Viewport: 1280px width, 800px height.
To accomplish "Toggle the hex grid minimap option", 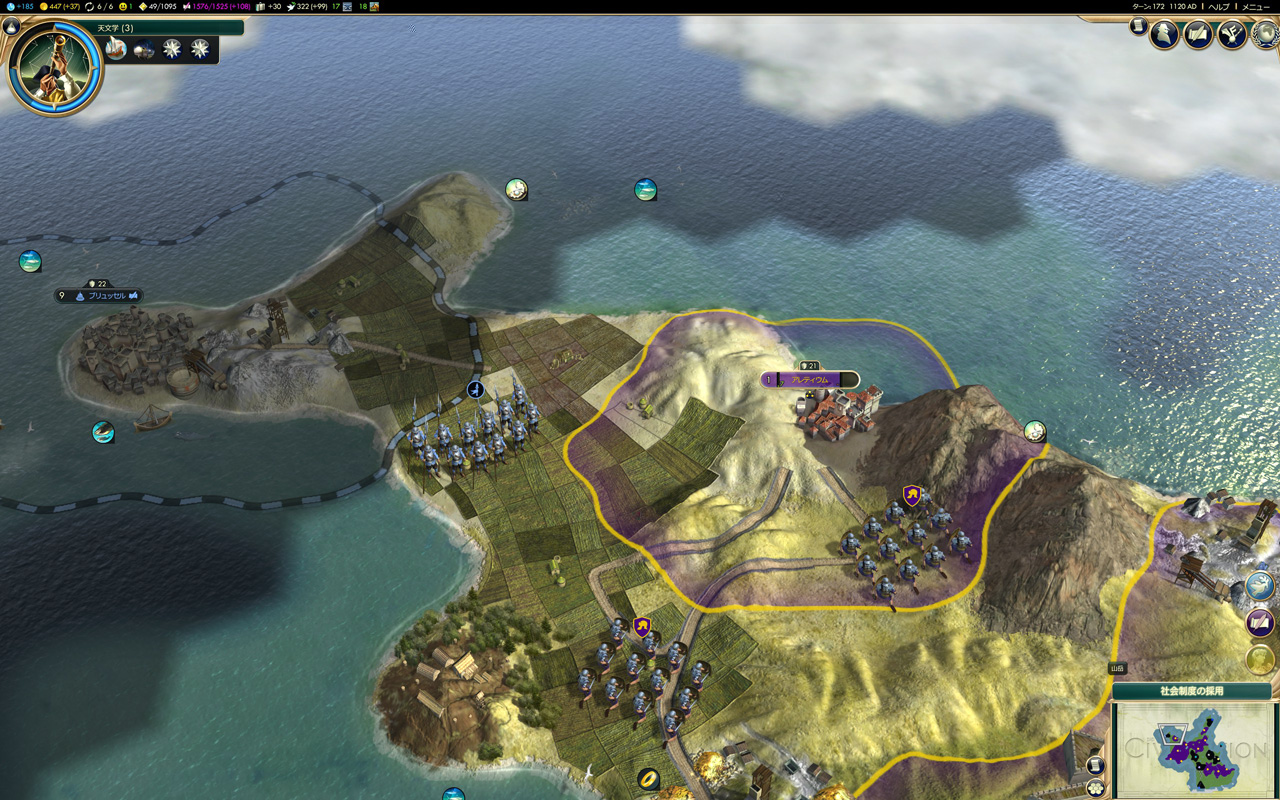I will [x=1096, y=786].
